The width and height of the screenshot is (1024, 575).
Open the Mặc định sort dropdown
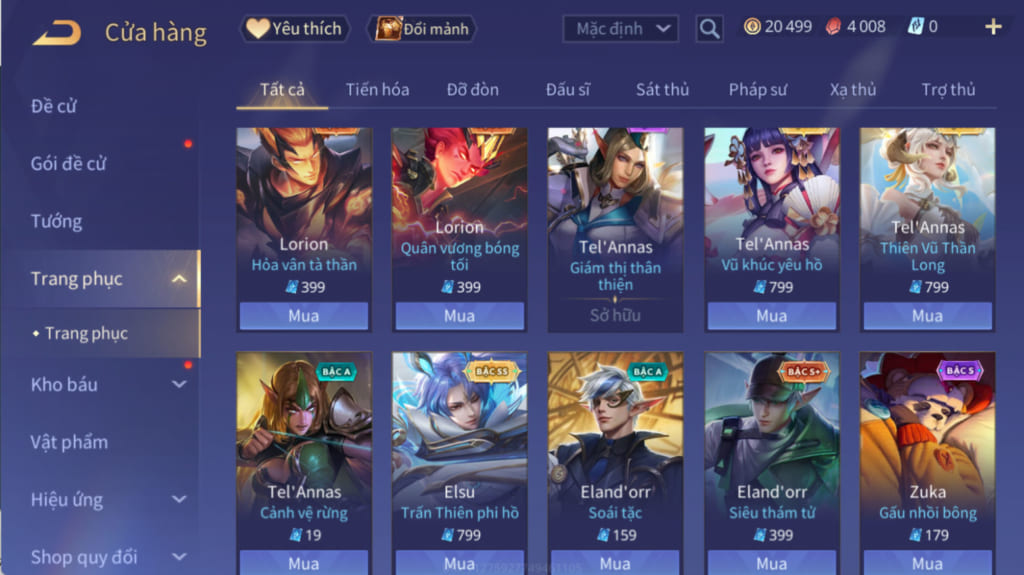pyautogui.click(x=620, y=28)
